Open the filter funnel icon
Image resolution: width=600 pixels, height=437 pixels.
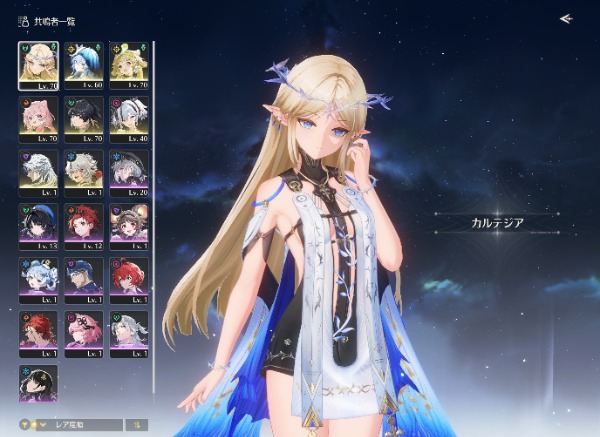(x=24, y=425)
